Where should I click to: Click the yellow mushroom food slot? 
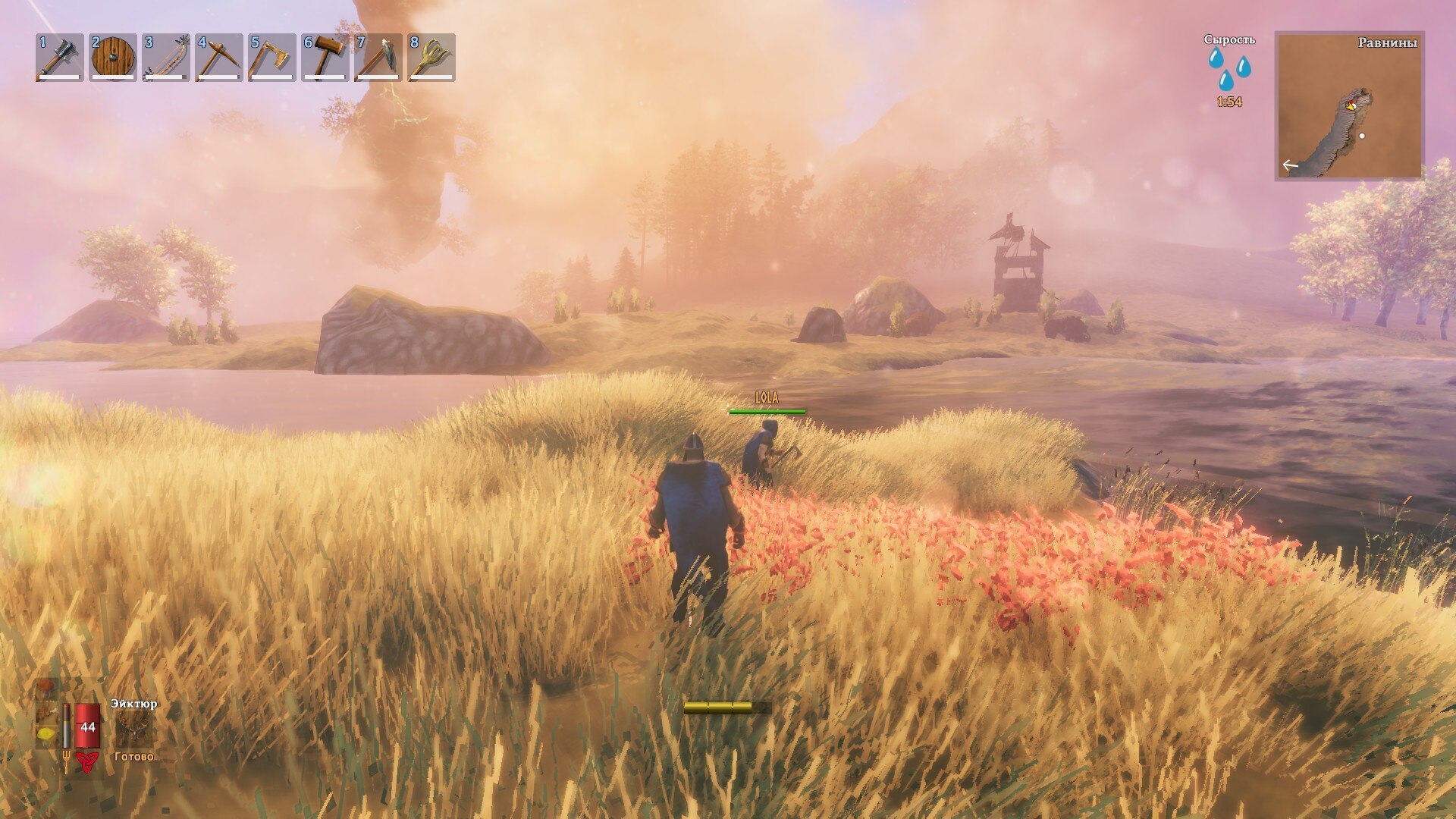coord(45,735)
